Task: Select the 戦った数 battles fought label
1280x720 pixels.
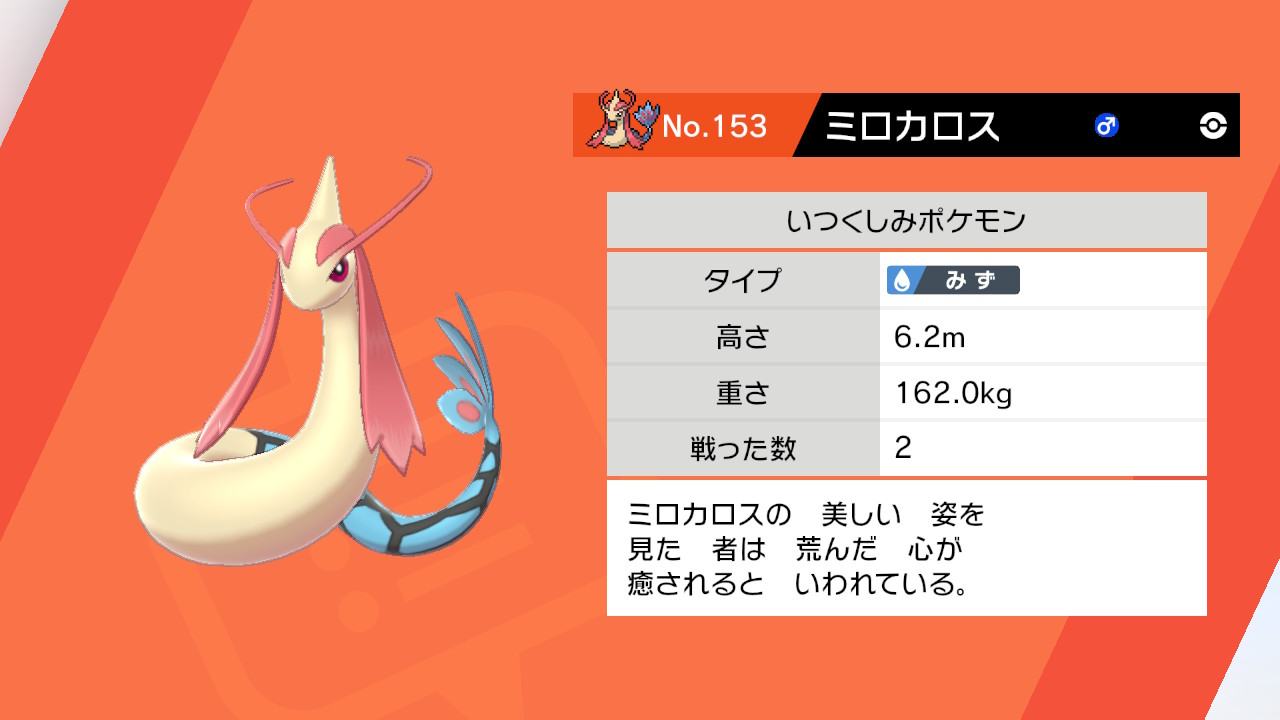Action: pyautogui.click(x=744, y=450)
